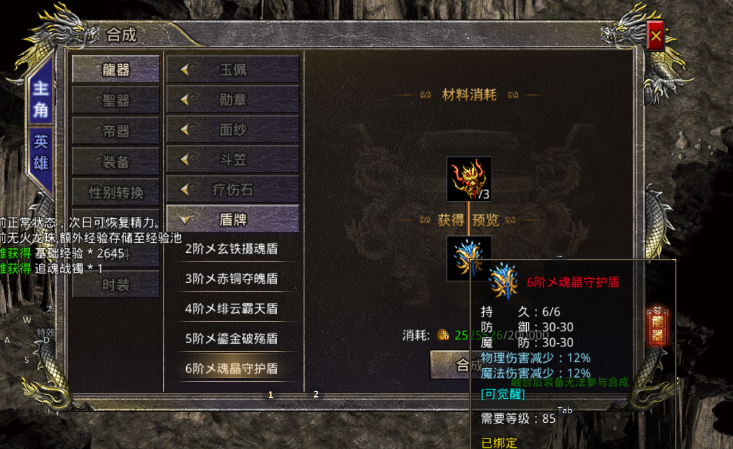Expand the 面纱 list
The image size is (733, 449).
coord(232,130)
